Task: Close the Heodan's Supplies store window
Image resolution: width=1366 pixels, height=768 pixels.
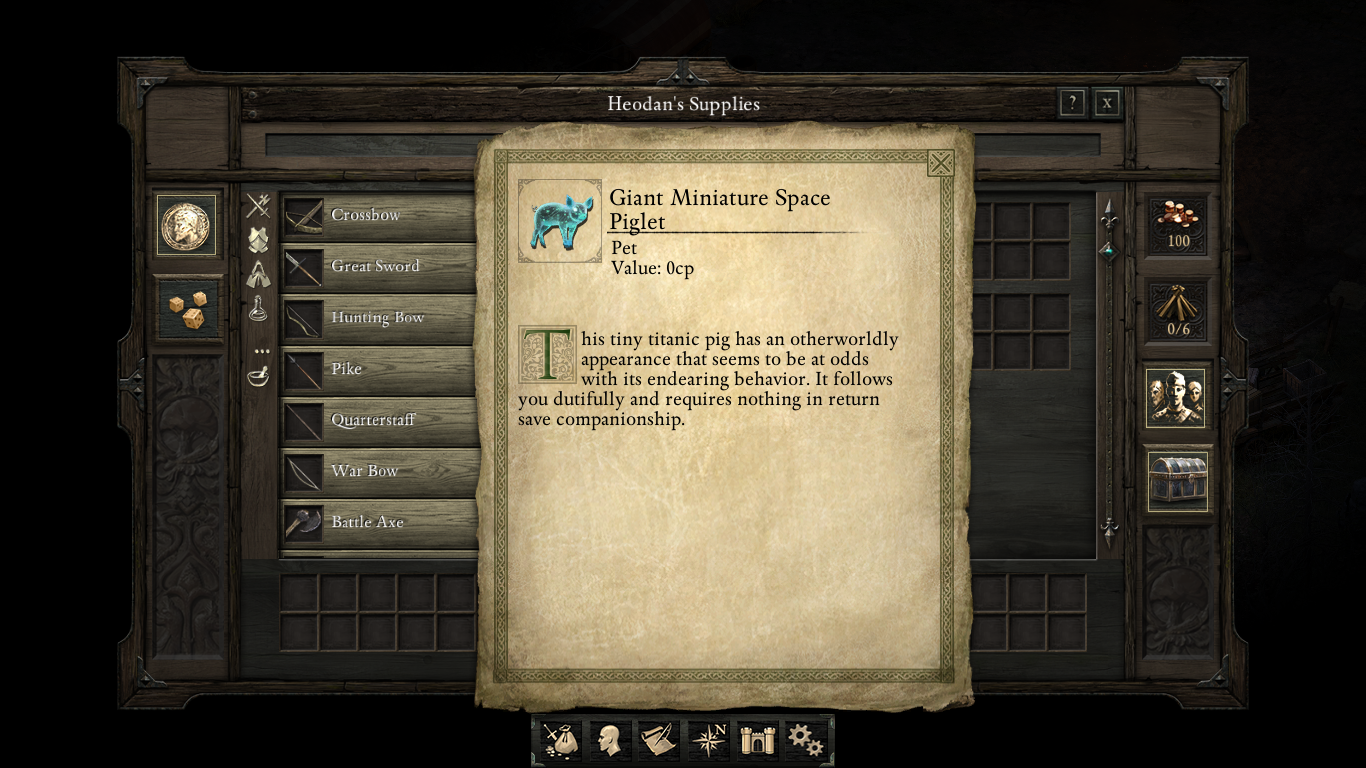Action: tap(1106, 103)
